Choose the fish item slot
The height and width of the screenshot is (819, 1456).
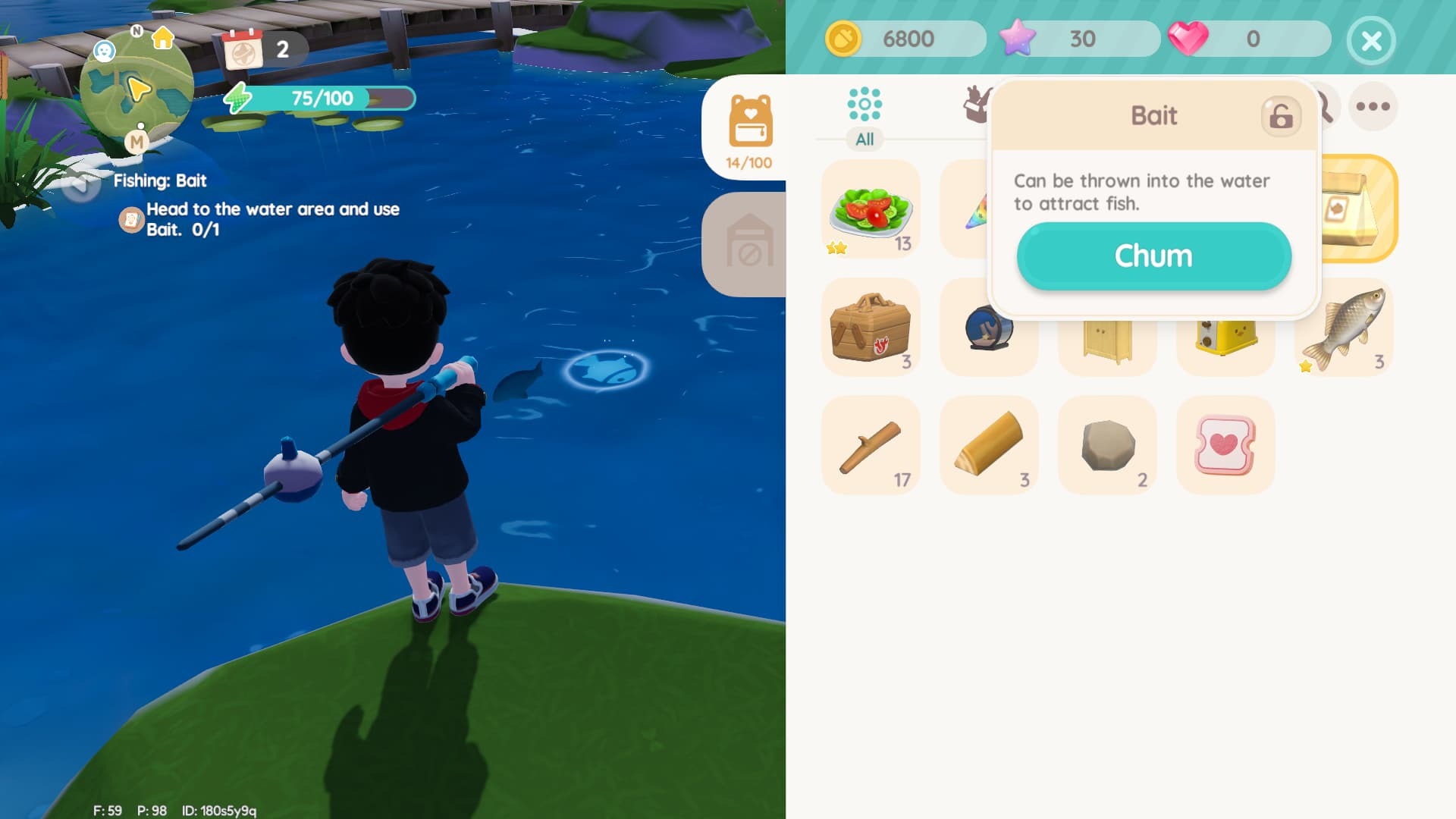1344,328
